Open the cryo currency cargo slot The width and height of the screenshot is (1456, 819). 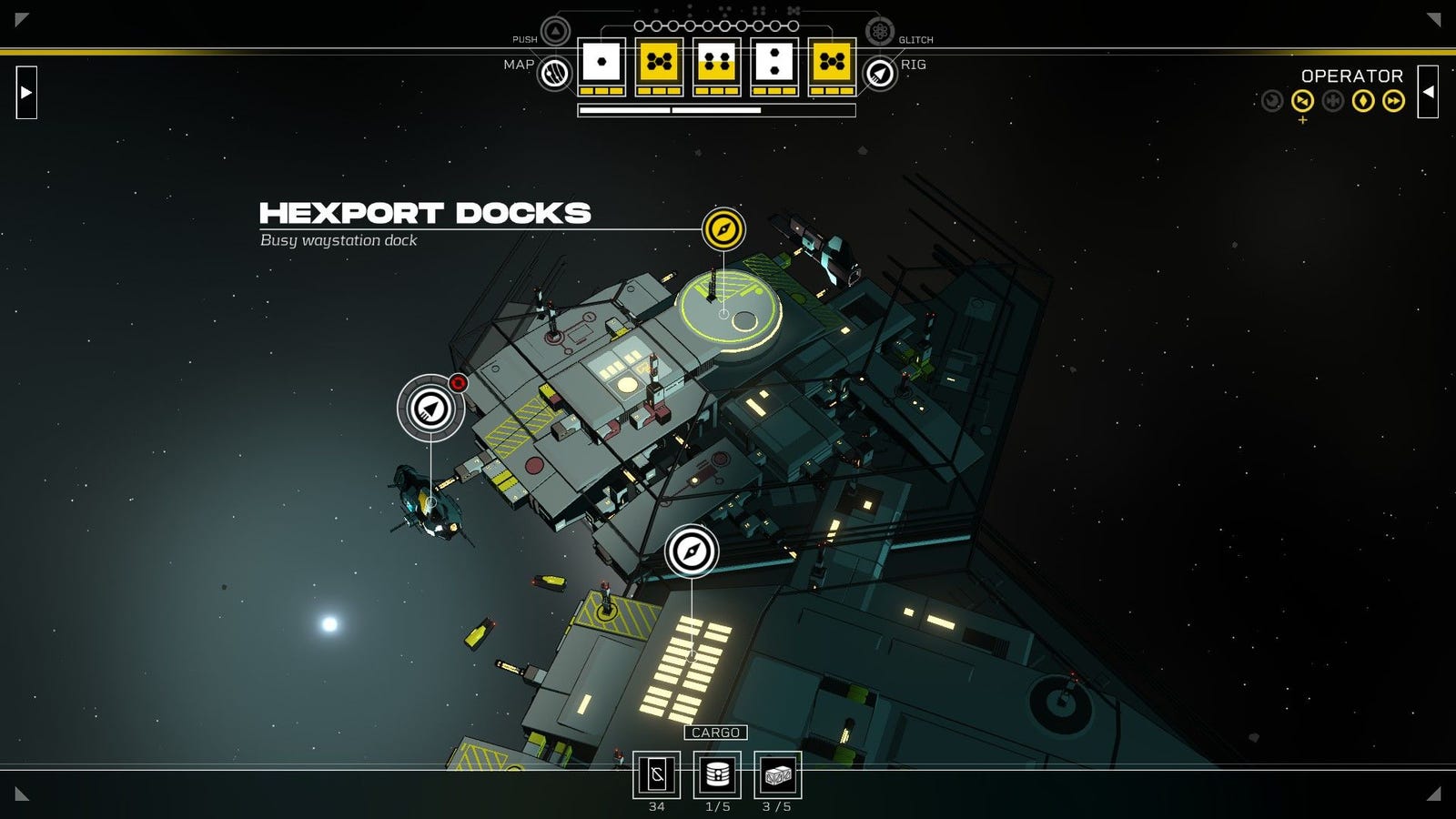point(656,775)
